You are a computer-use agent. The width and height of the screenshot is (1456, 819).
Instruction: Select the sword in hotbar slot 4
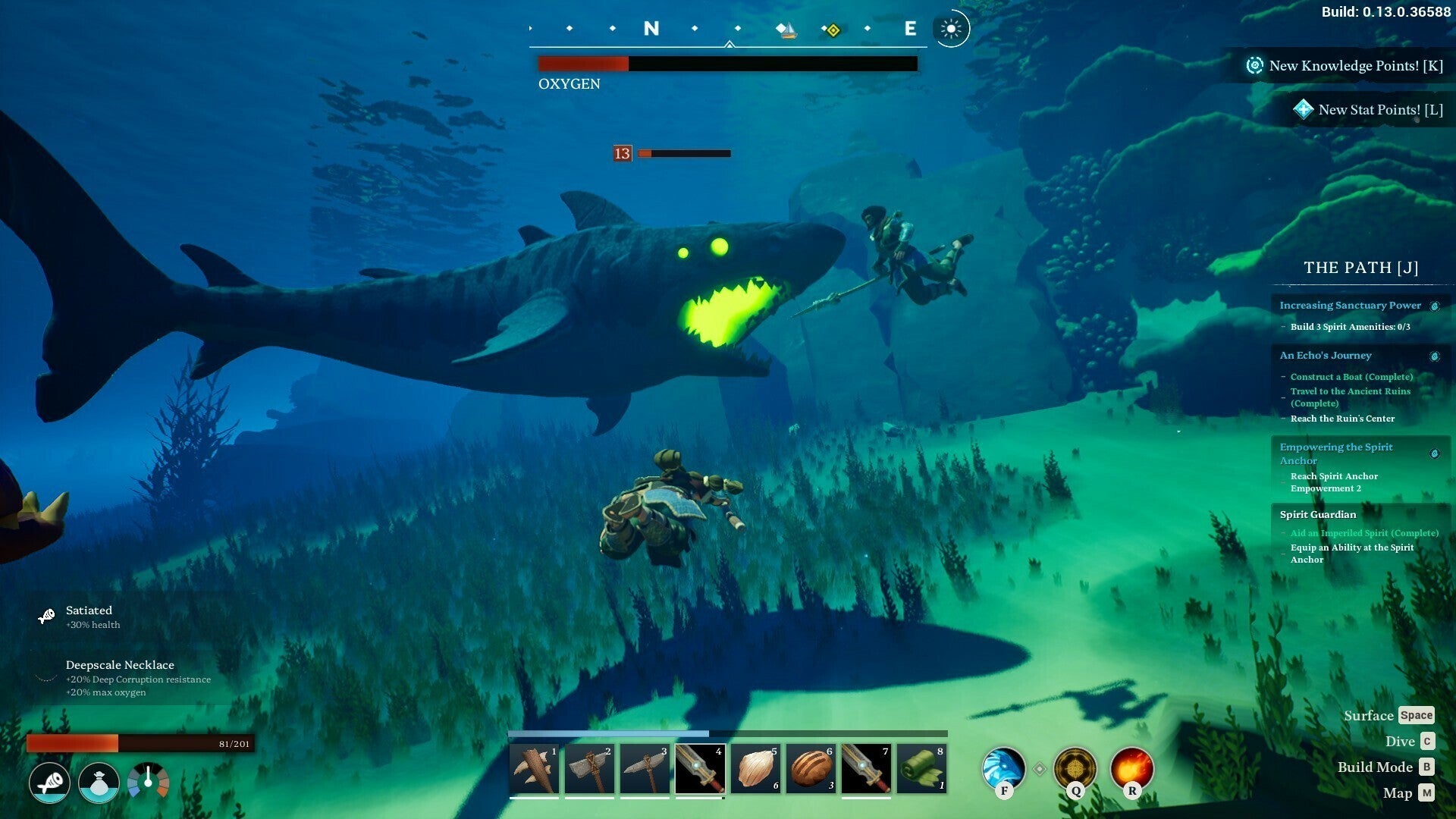click(x=700, y=769)
